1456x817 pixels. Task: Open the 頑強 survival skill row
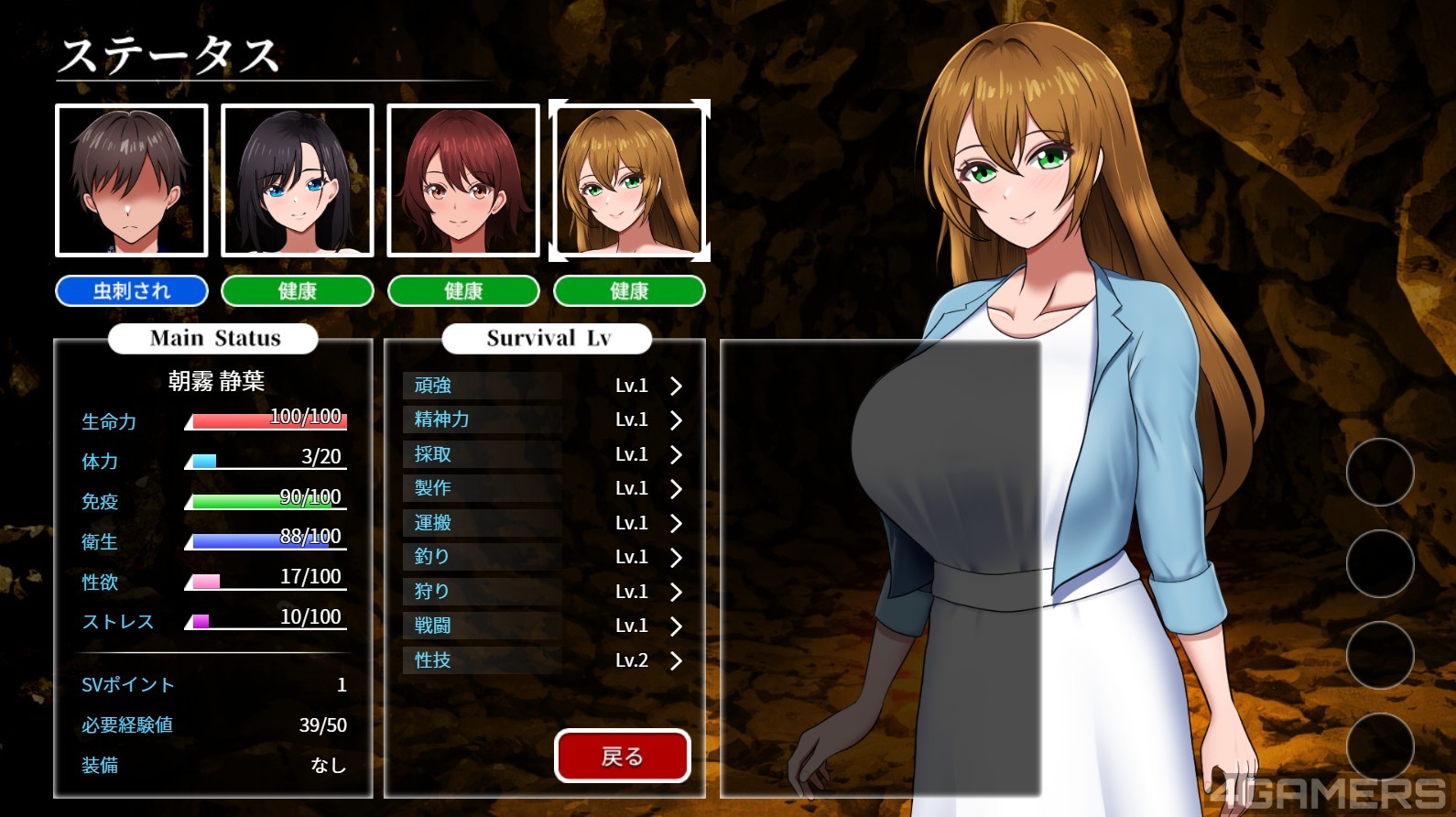(x=545, y=386)
